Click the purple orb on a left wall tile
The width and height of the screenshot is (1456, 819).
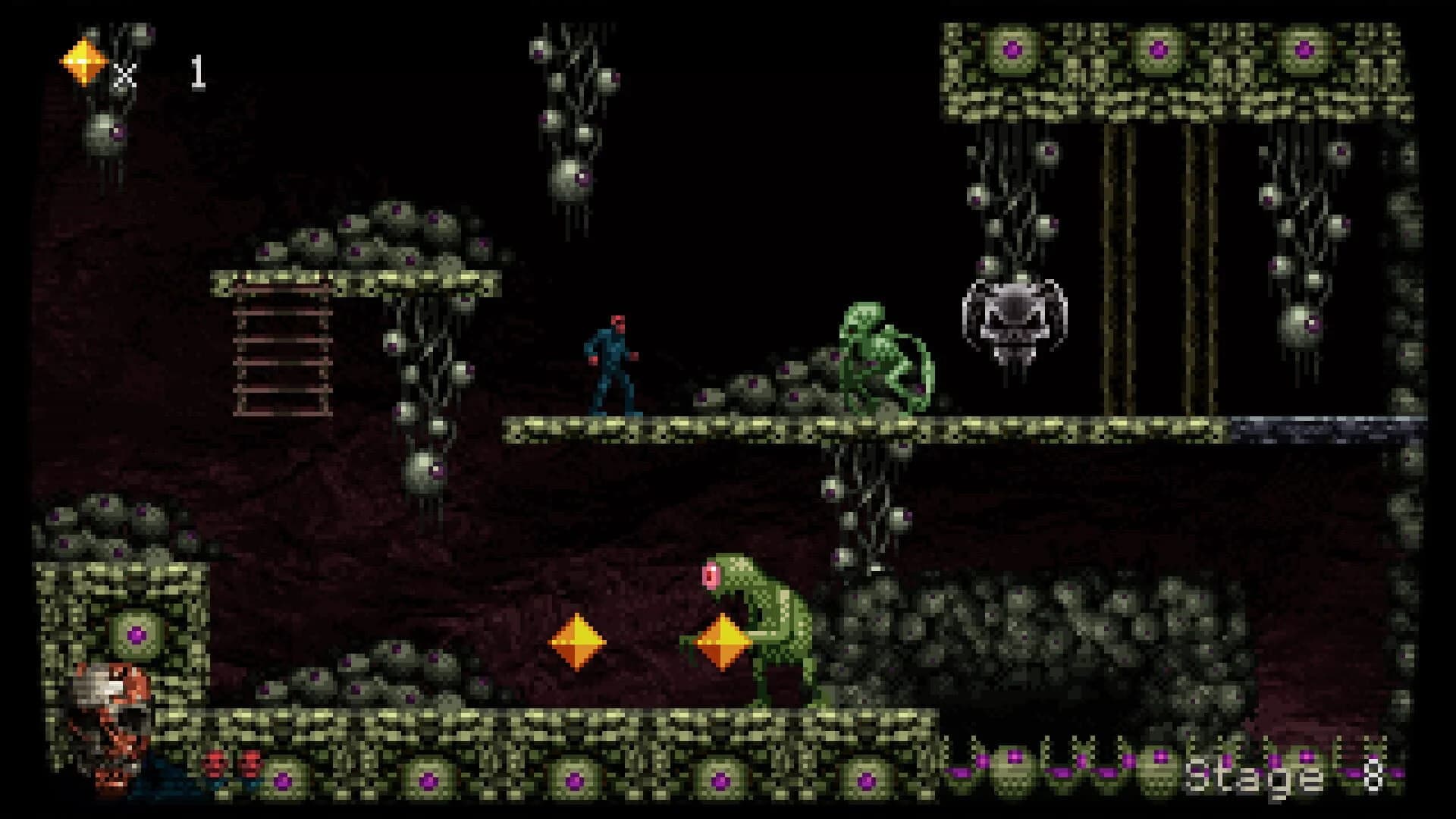[135, 634]
